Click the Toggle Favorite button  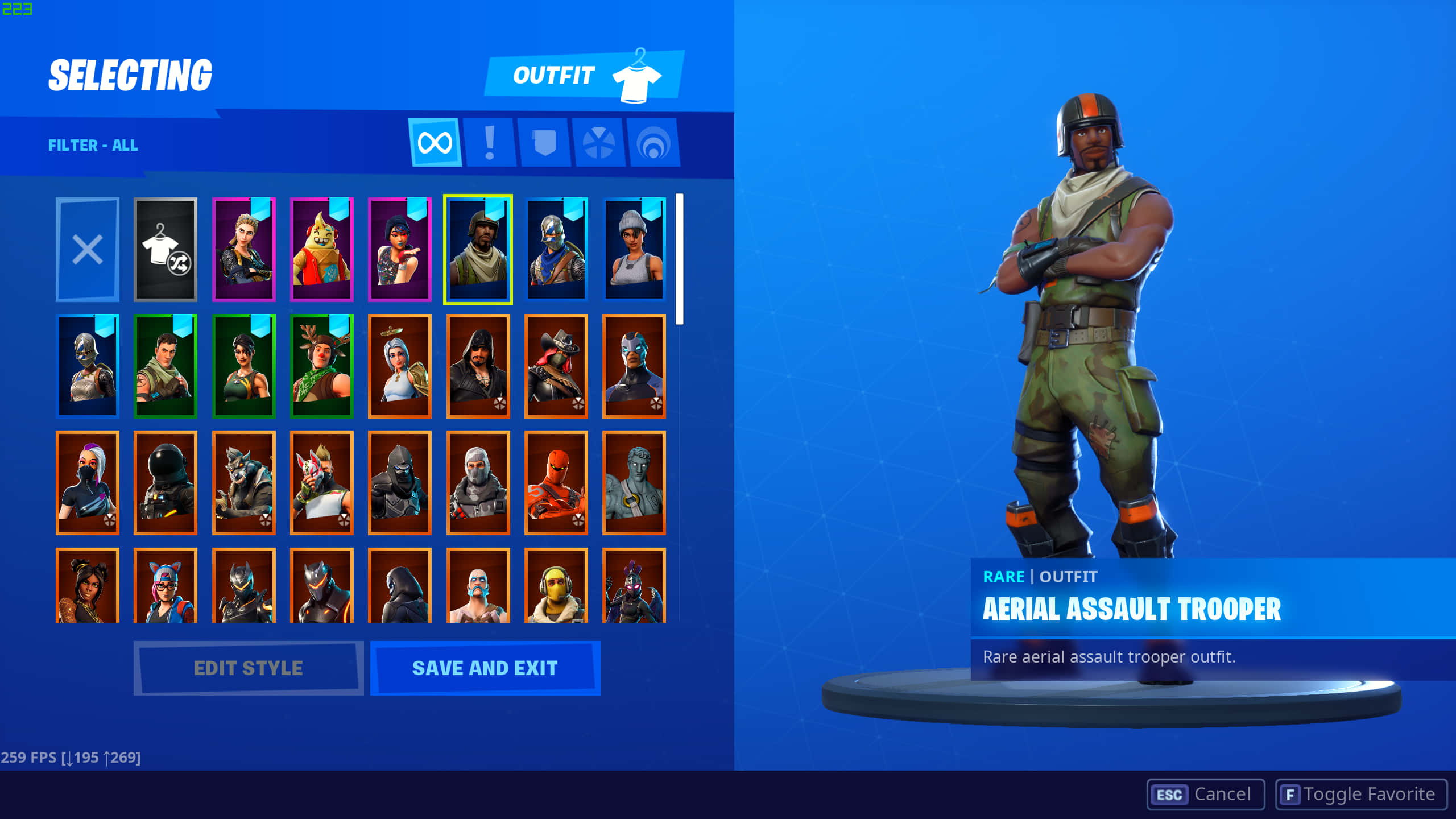click(x=1360, y=794)
